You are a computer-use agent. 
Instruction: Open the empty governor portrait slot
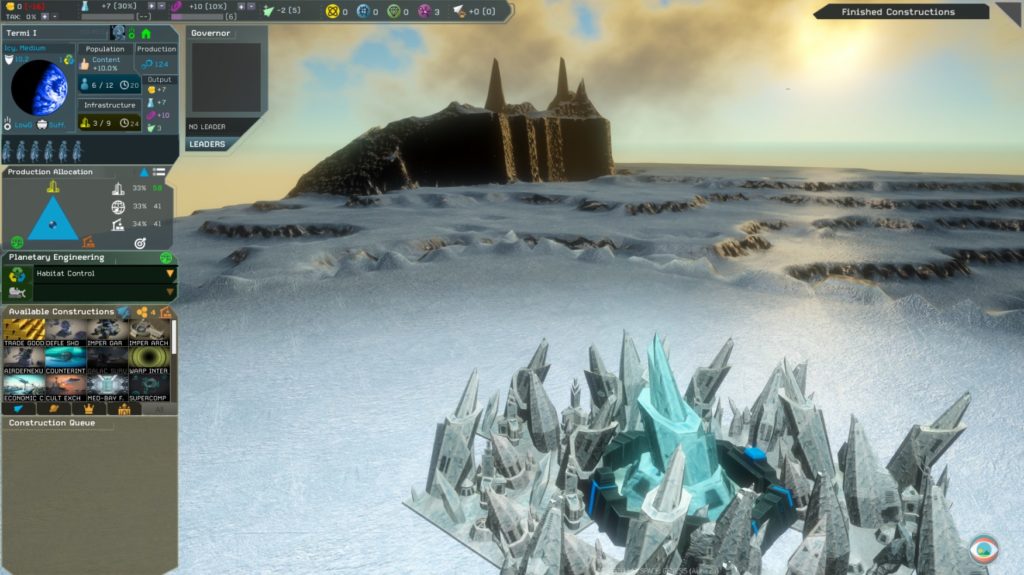pos(226,78)
